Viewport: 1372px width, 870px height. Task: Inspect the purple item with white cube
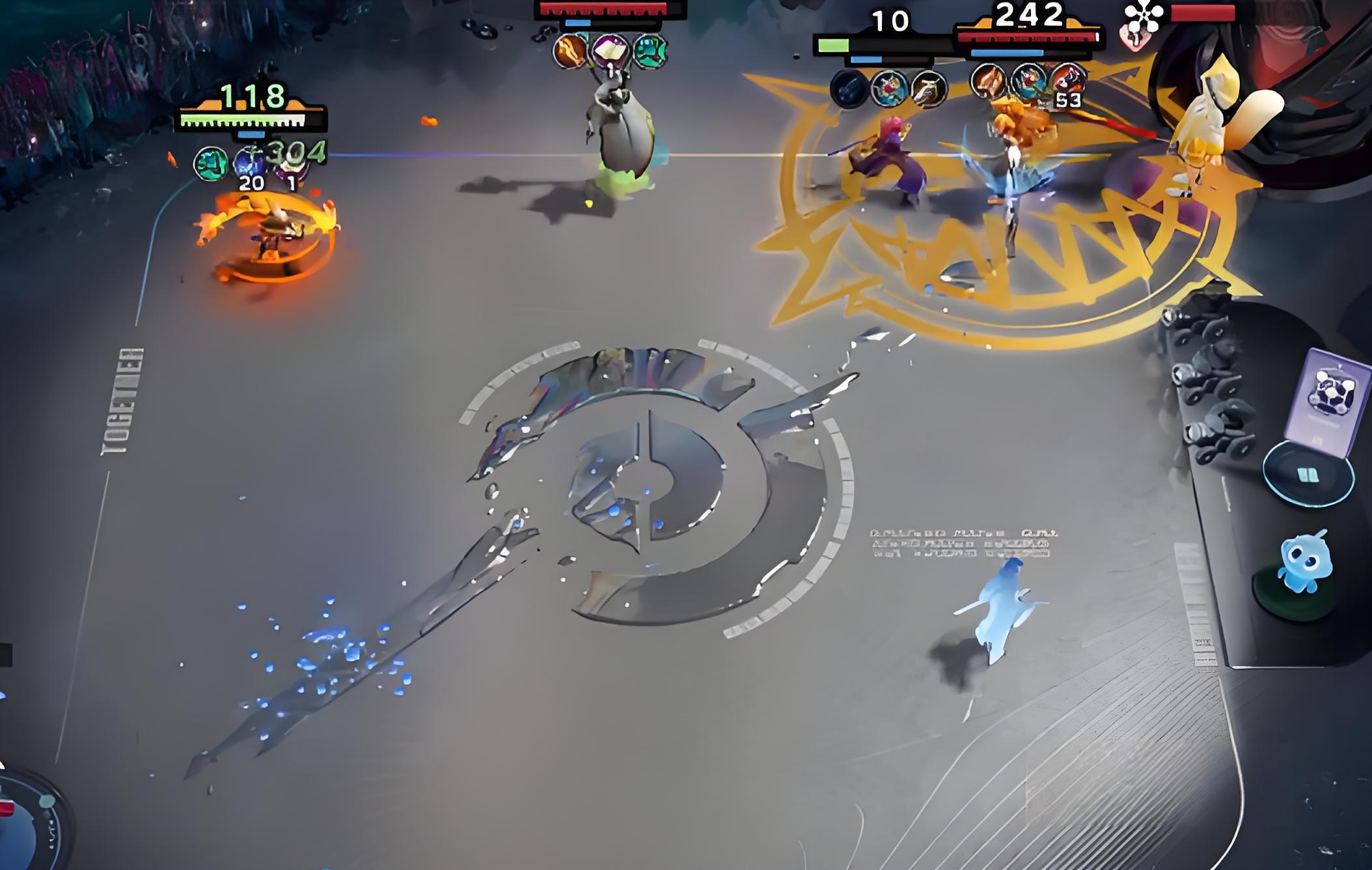(610, 49)
